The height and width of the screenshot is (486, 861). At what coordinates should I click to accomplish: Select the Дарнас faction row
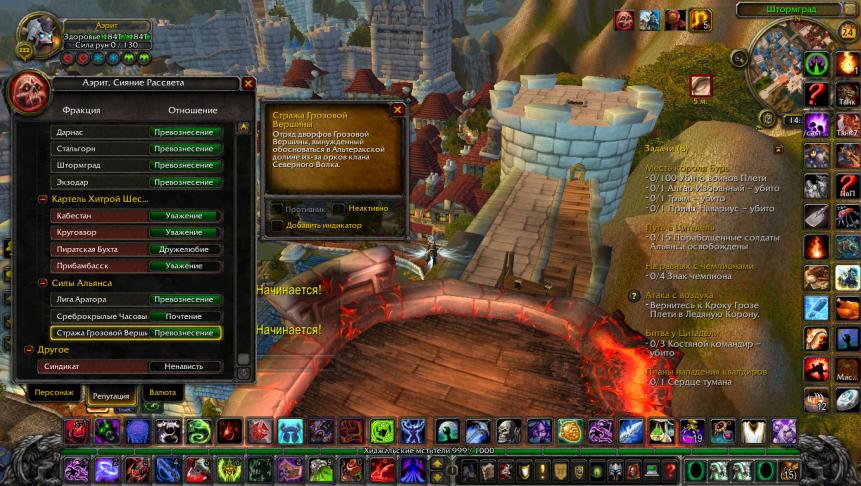point(135,132)
